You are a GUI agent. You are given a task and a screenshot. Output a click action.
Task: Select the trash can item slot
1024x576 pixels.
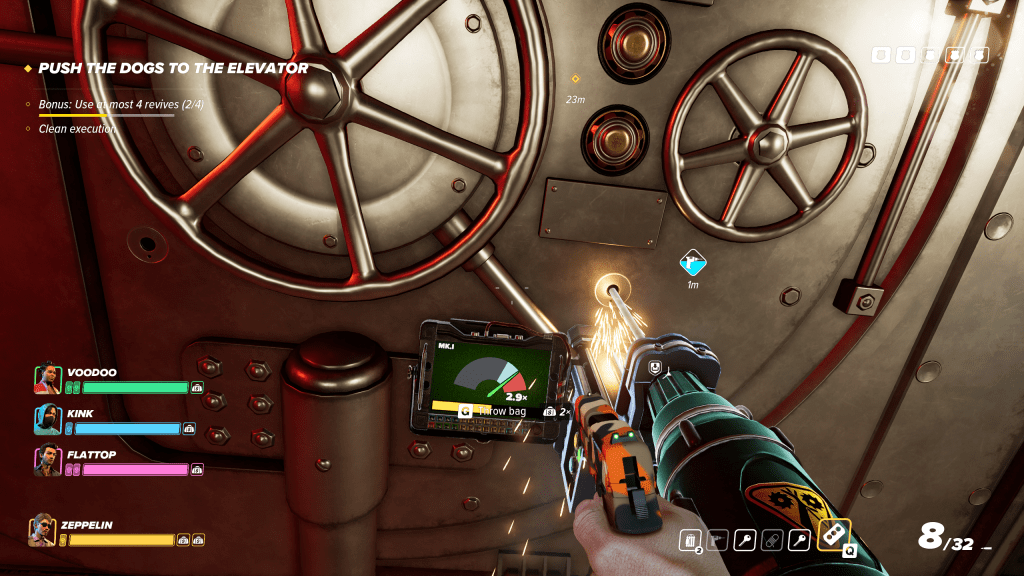(x=689, y=541)
